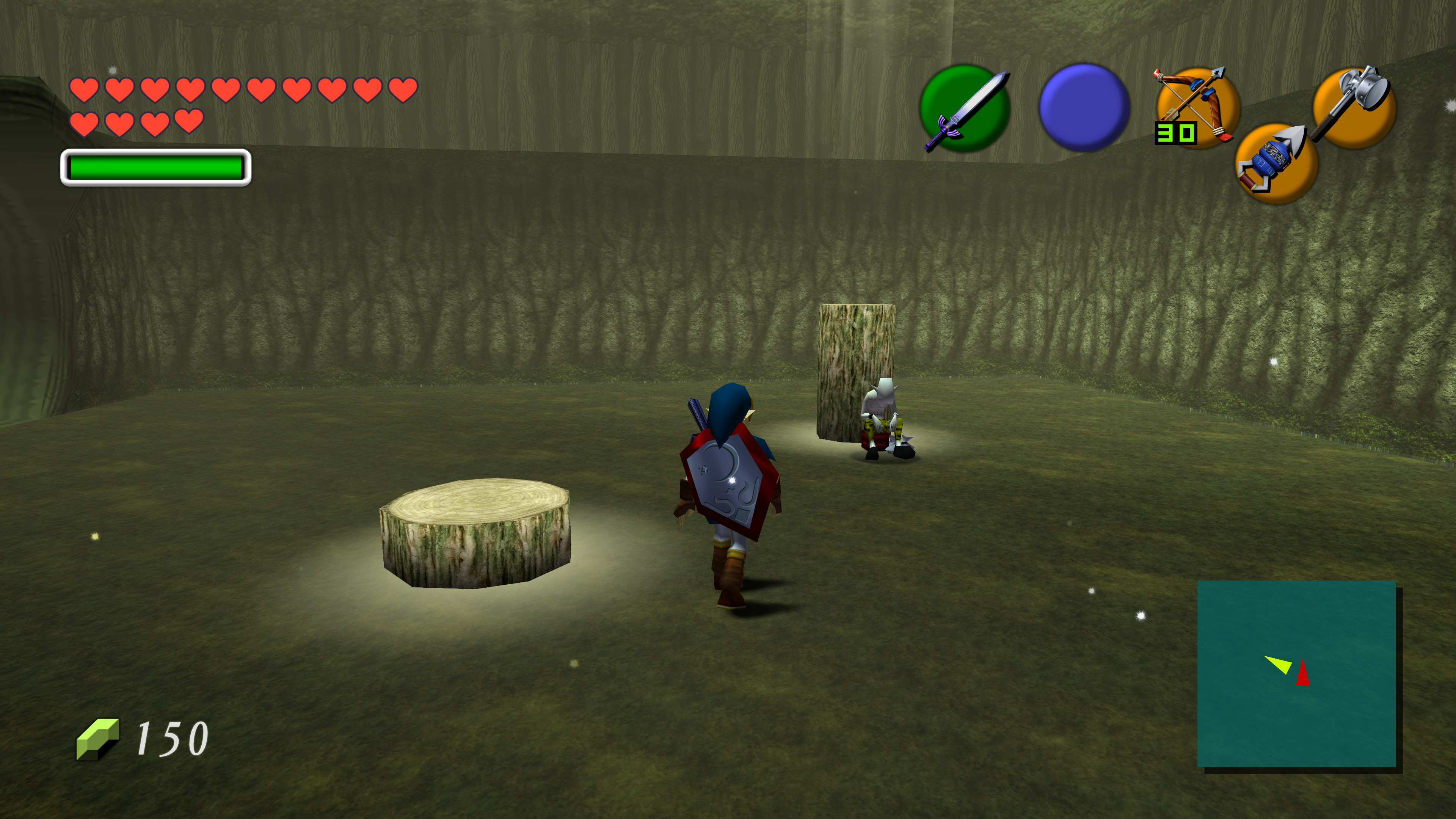Equip the Fairy Bow item button
The image size is (1456, 819).
[x=1198, y=107]
